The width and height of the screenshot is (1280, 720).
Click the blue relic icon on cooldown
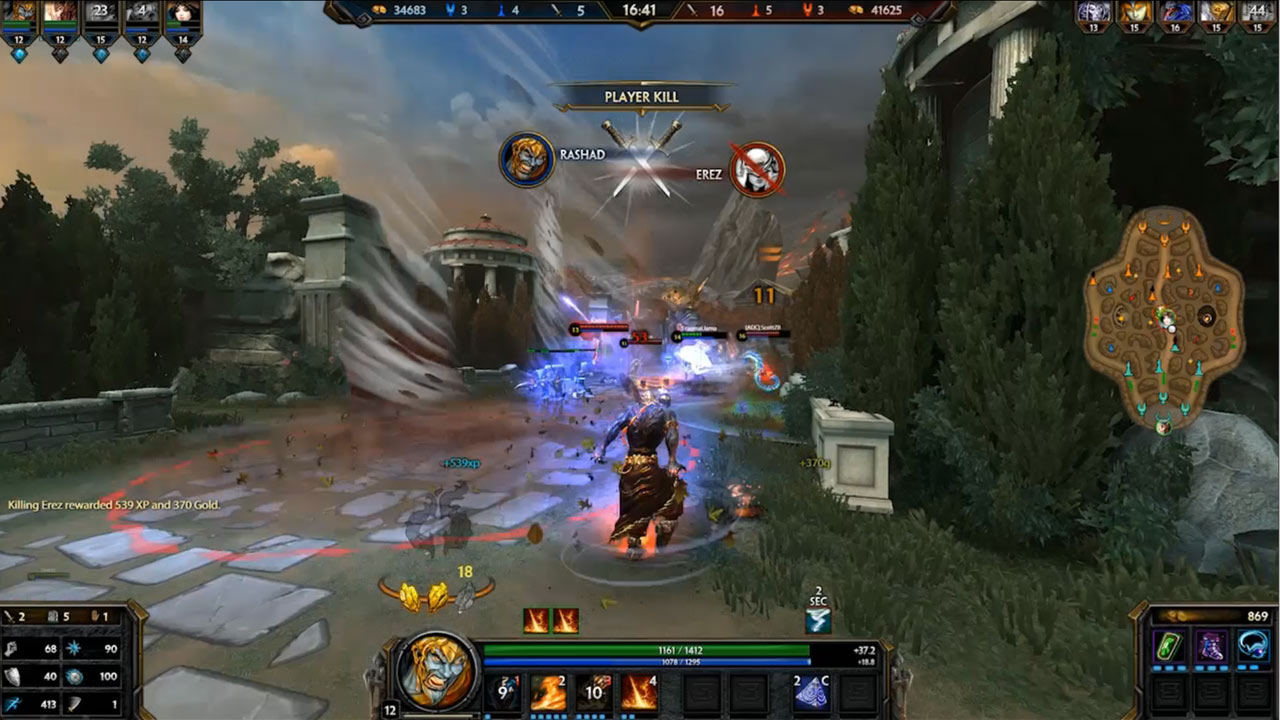(x=818, y=621)
